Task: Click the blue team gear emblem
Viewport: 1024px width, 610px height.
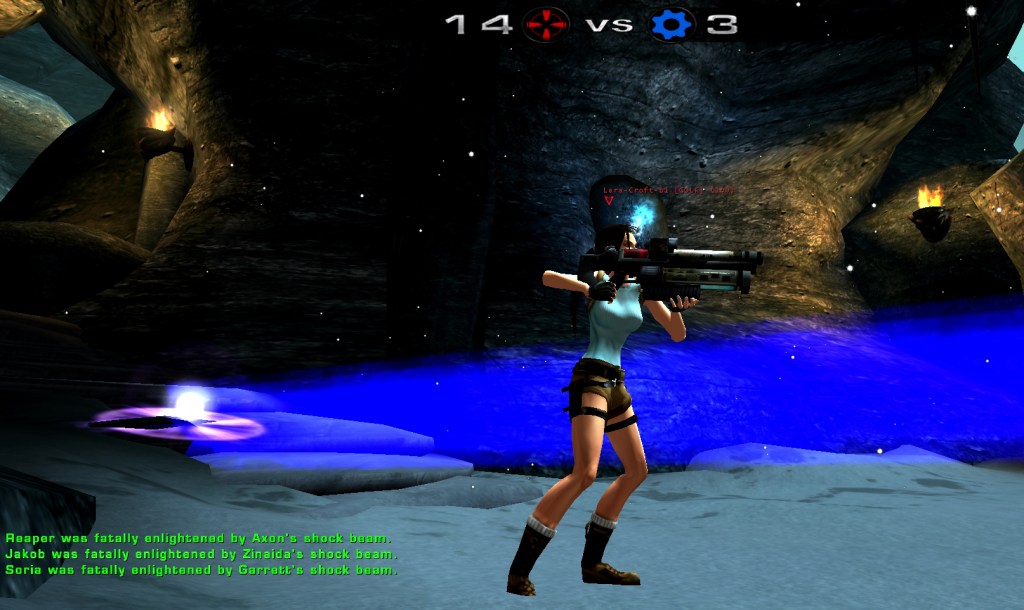Action: coord(672,24)
